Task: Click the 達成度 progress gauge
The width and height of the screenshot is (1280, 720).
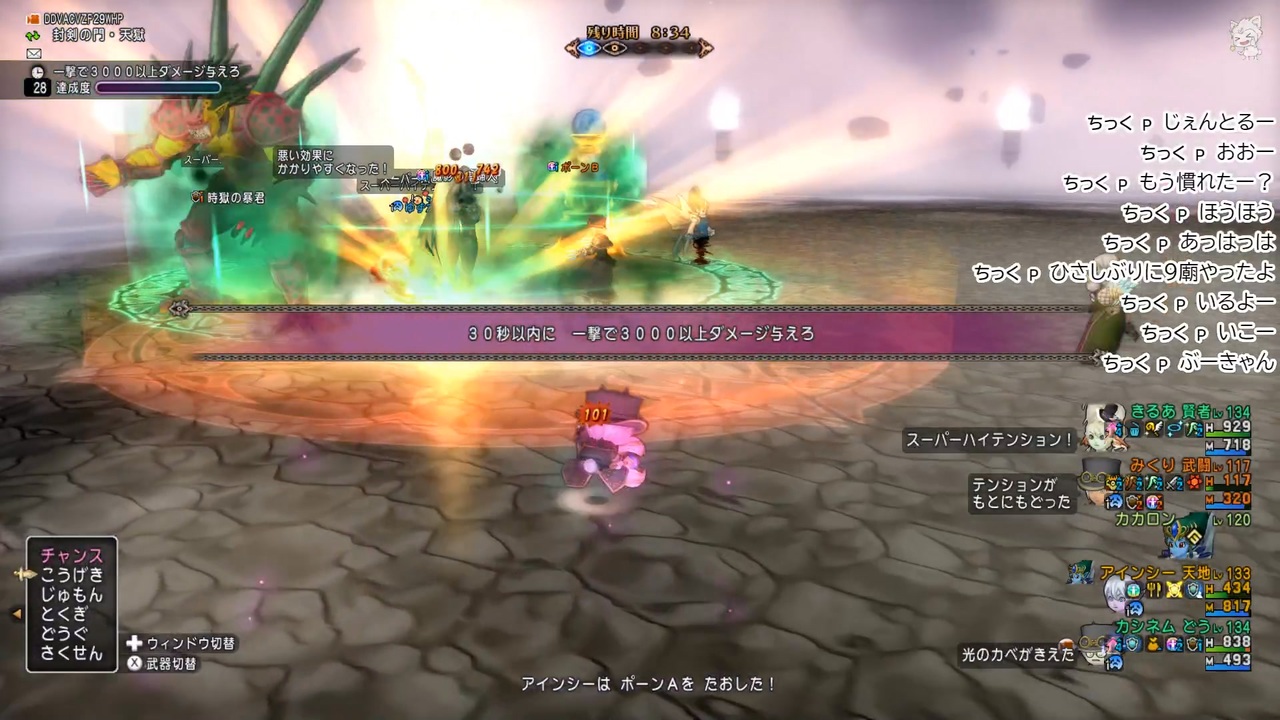Action: tap(156, 86)
